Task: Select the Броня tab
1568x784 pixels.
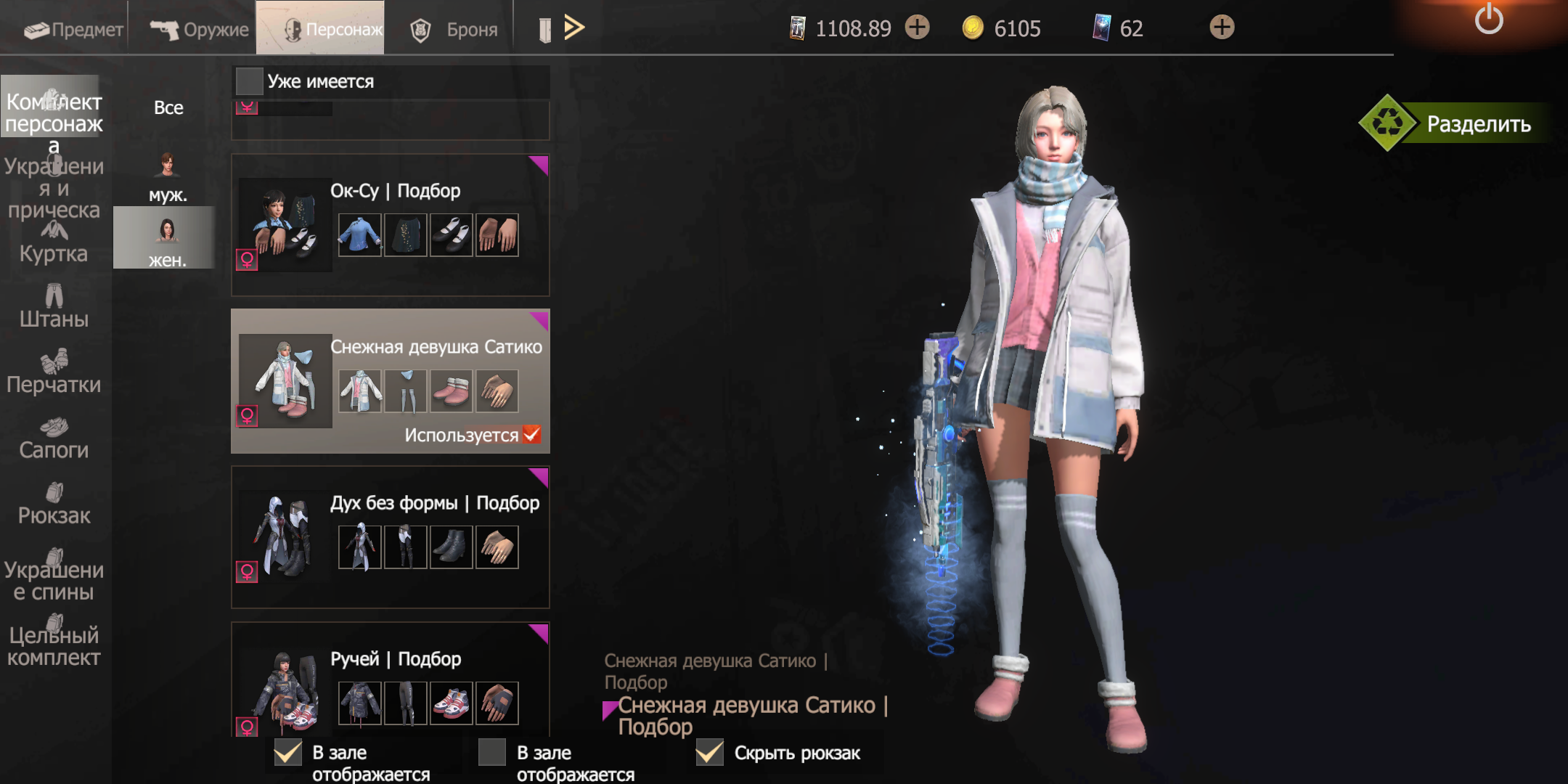Action: click(454, 29)
